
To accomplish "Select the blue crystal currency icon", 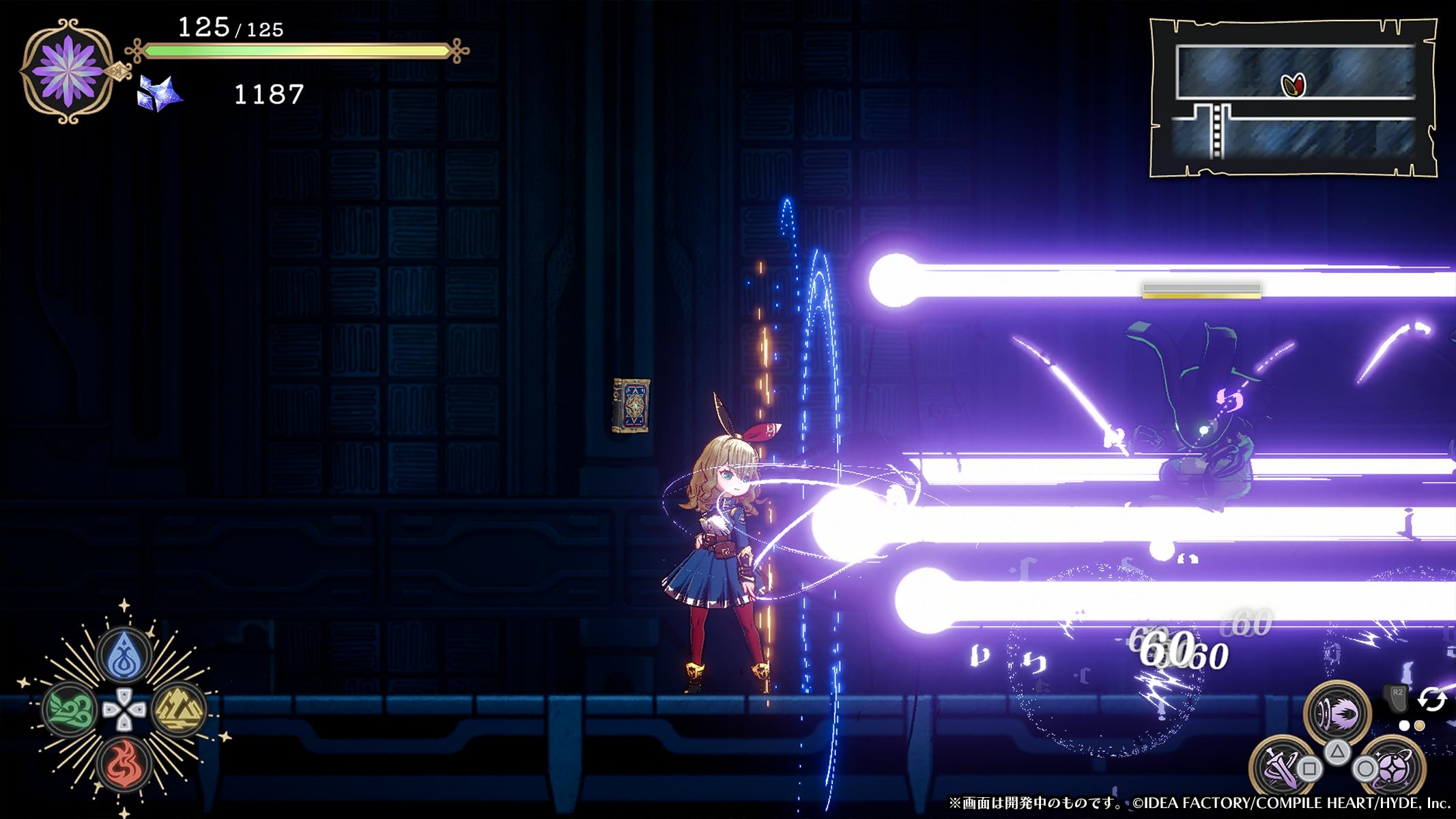I will point(160,94).
